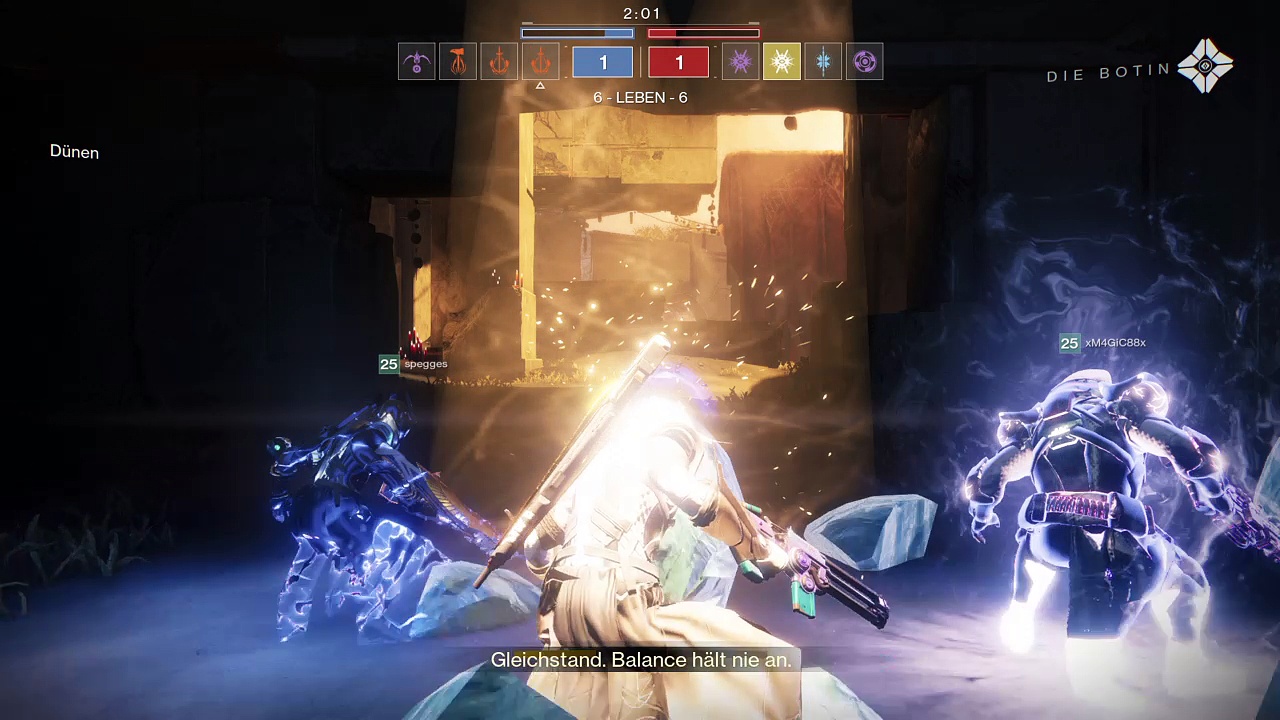Click the purple void circle icon
1280x720 pixels.
pos(864,62)
